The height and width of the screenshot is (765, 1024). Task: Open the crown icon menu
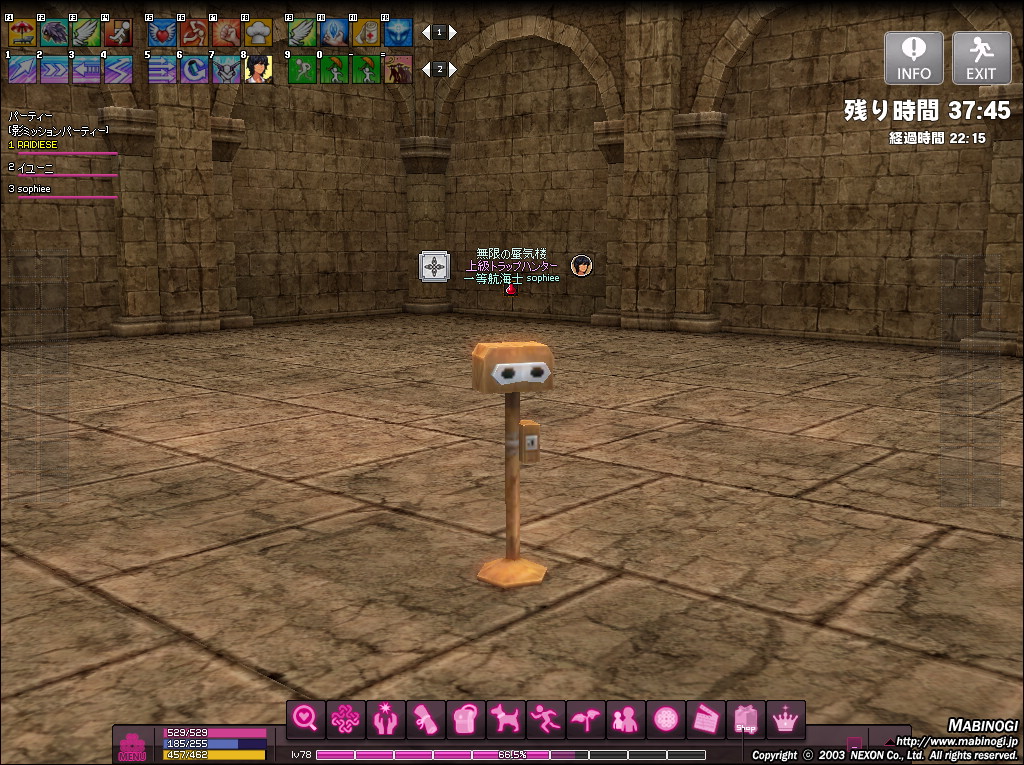[785, 719]
